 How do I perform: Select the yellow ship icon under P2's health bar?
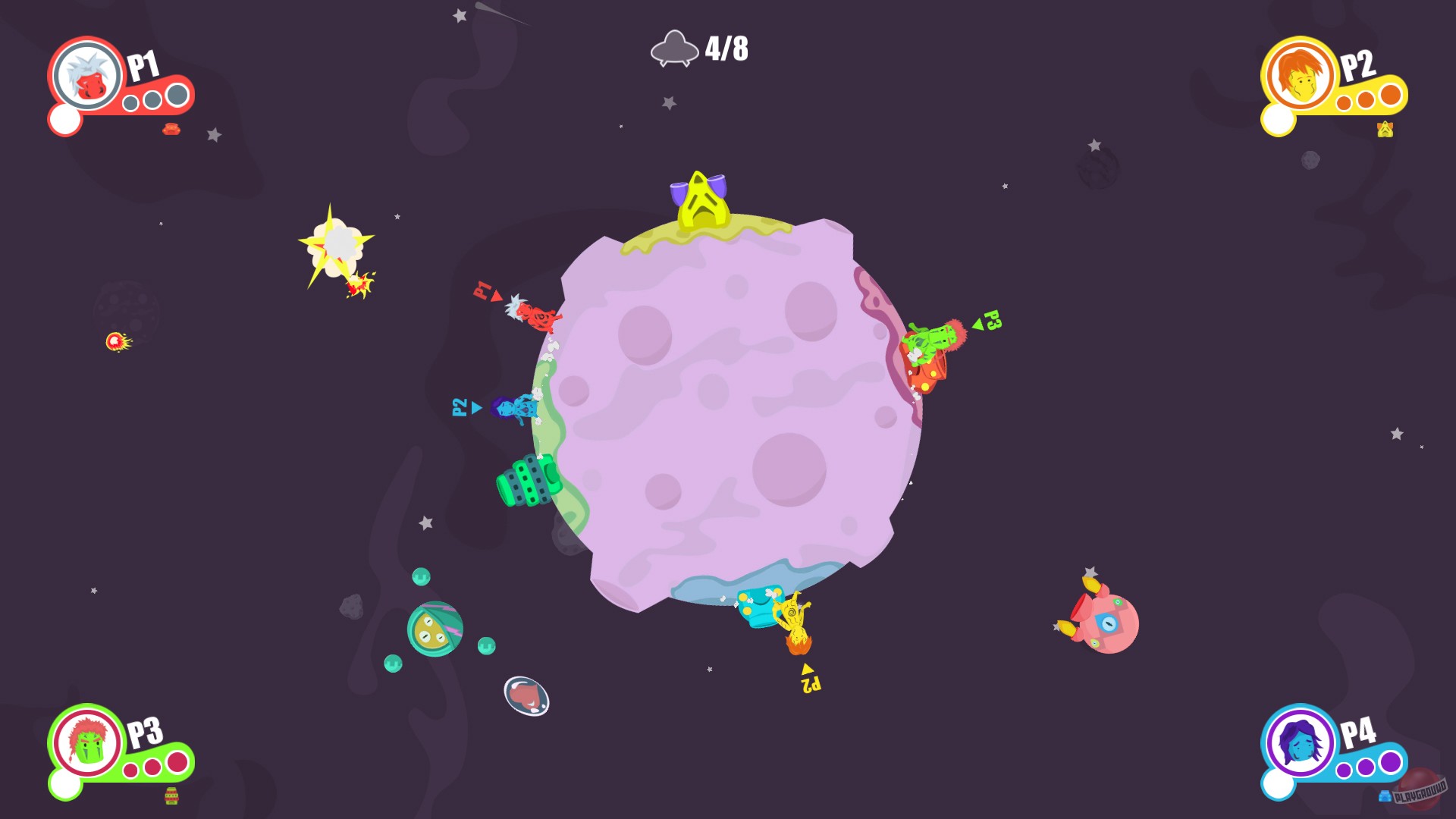[1385, 130]
